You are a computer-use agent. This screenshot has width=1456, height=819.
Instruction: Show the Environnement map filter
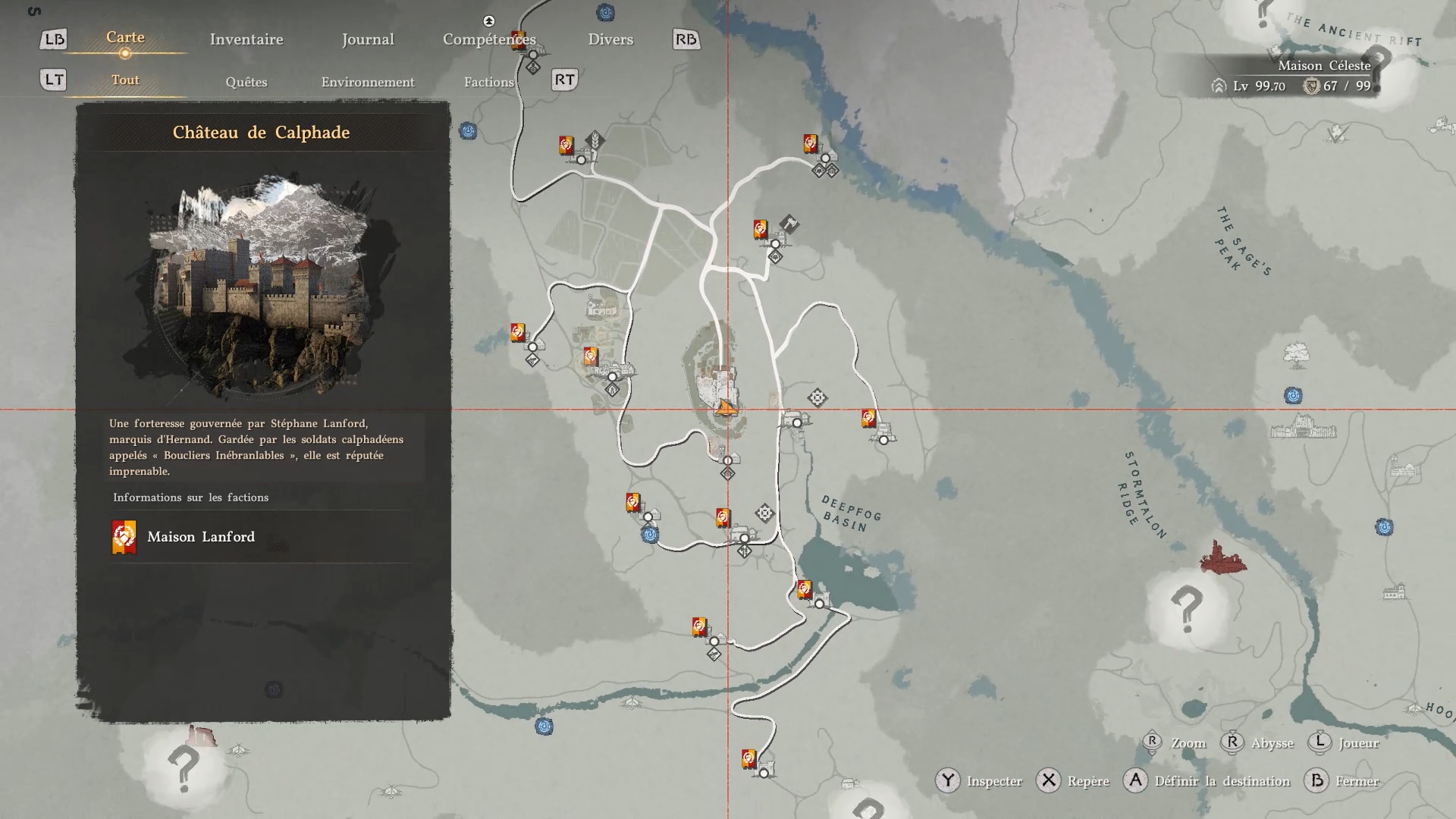point(368,82)
